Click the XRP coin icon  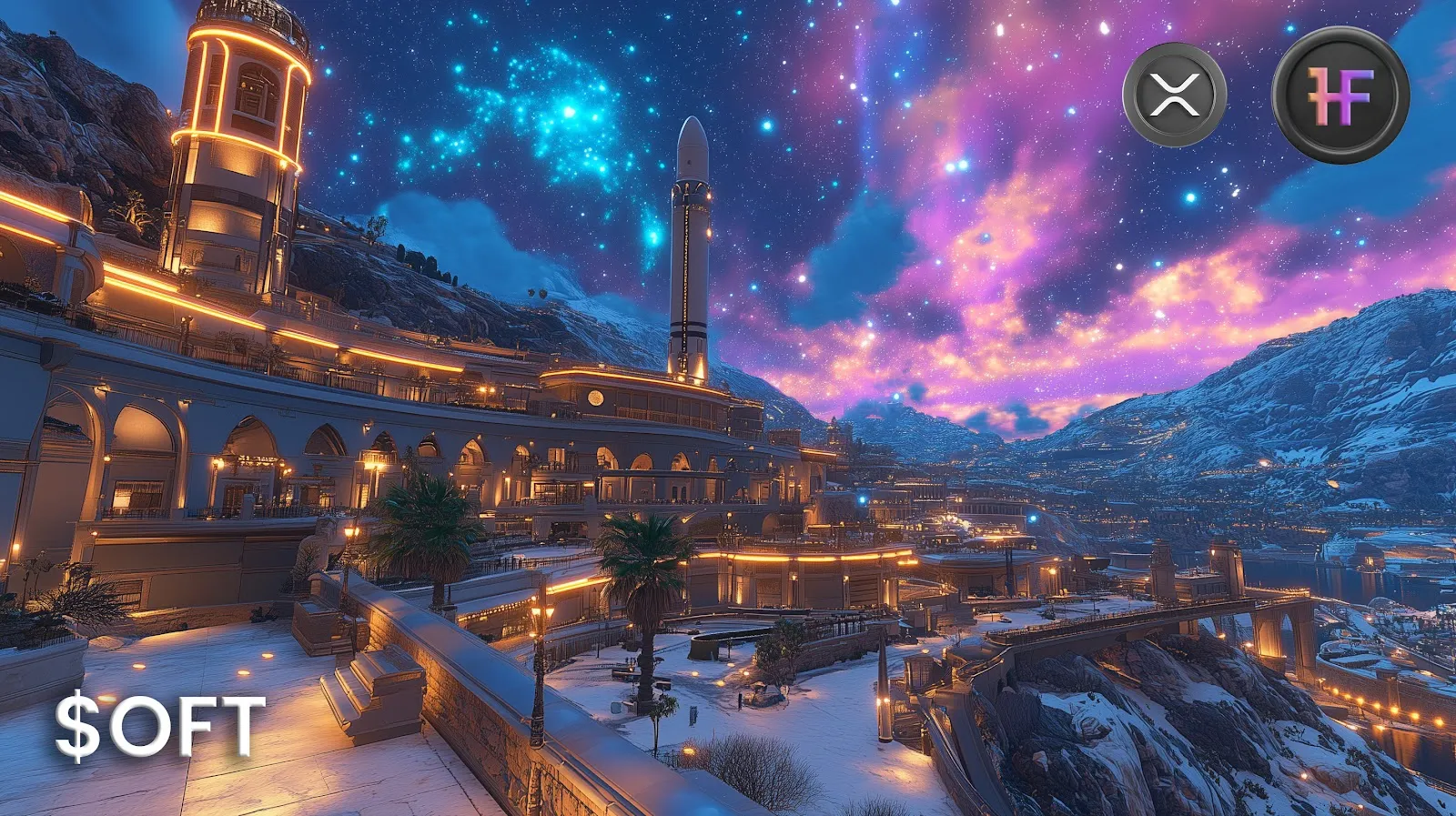(x=1174, y=95)
